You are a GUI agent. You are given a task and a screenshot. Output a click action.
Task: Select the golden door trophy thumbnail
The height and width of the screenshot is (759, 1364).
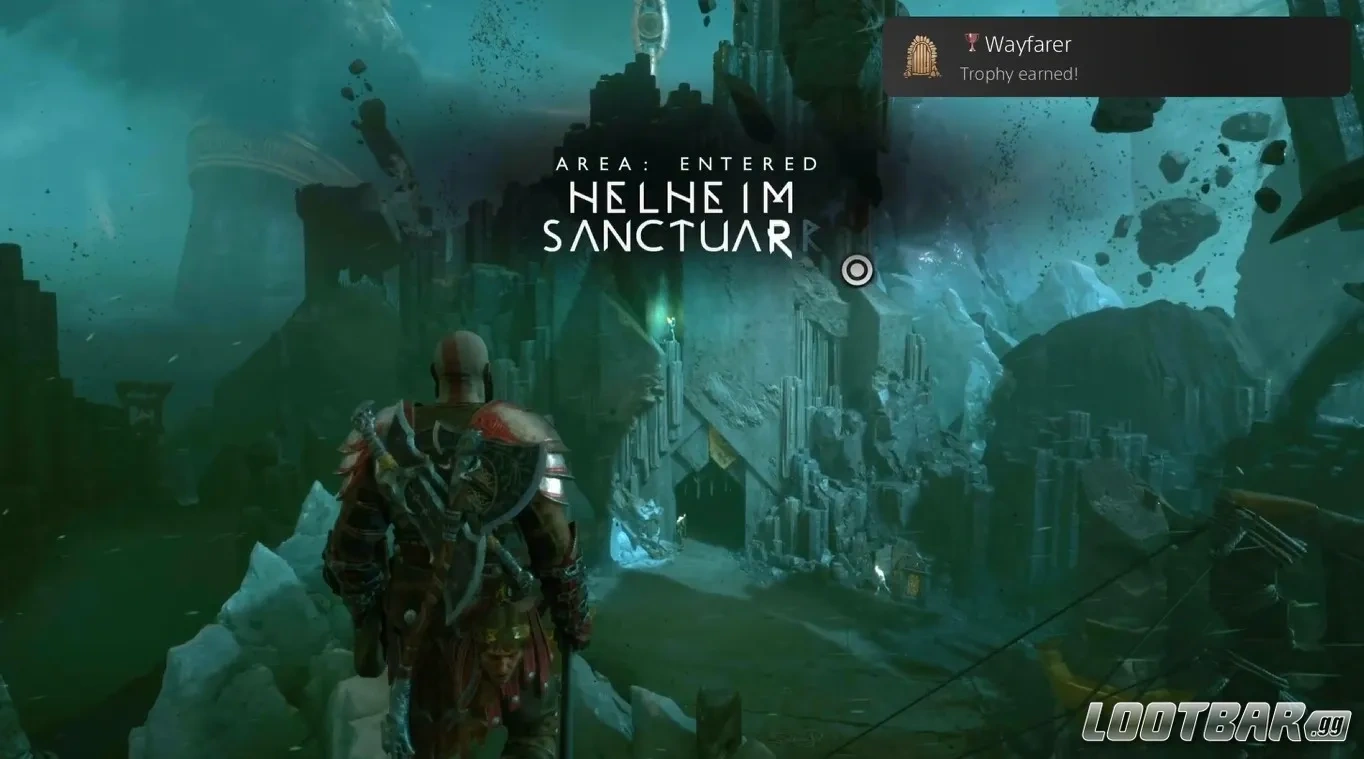(923, 57)
